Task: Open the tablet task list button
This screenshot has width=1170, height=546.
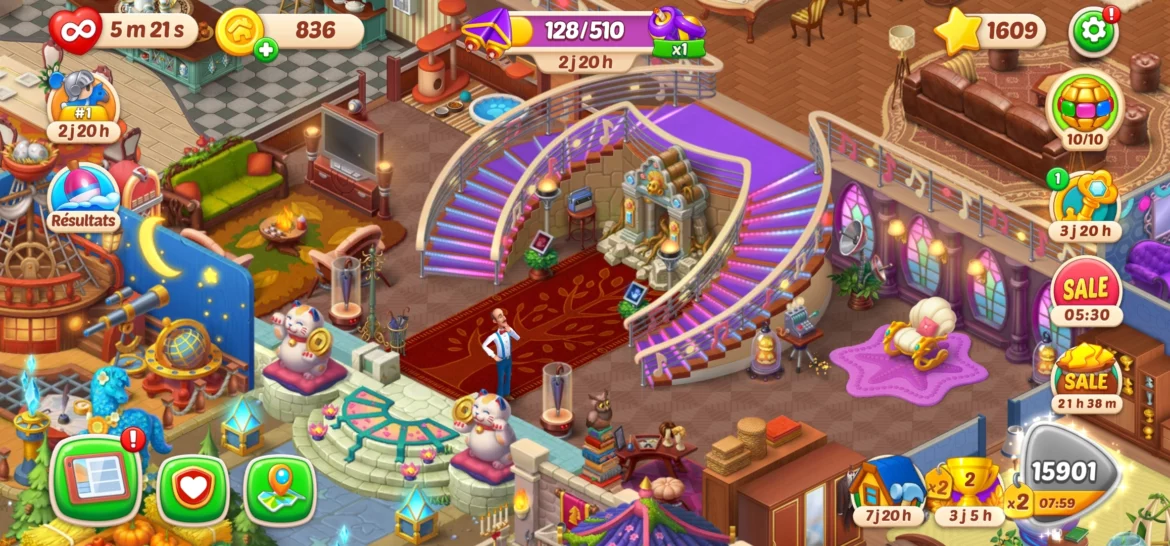Action: click(95, 480)
